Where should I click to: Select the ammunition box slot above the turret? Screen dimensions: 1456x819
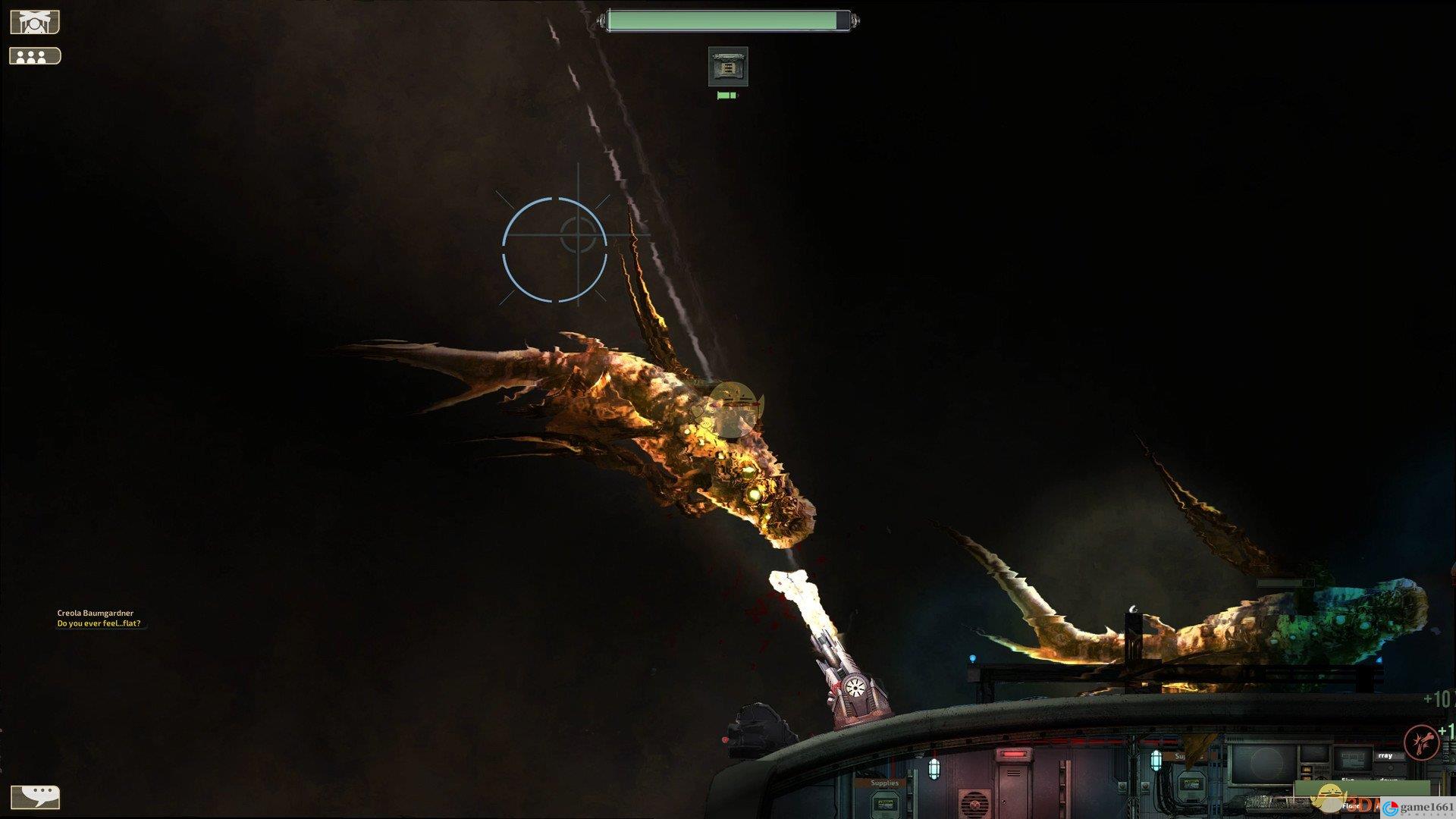[728, 67]
